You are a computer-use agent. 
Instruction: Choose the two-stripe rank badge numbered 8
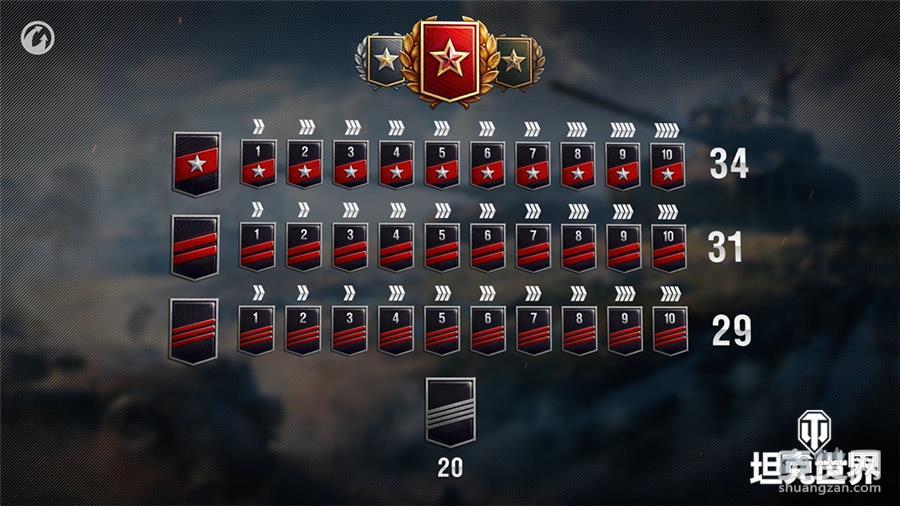(x=577, y=247)
